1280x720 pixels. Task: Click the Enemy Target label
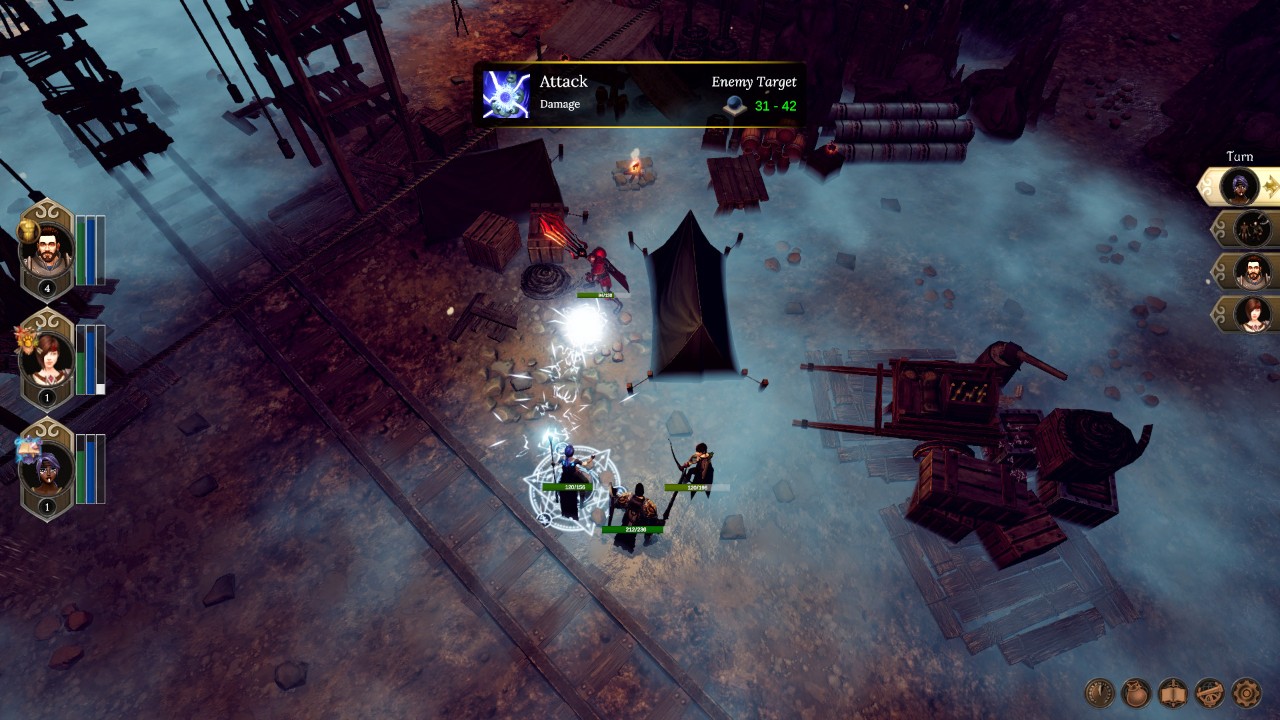(755, 82)
